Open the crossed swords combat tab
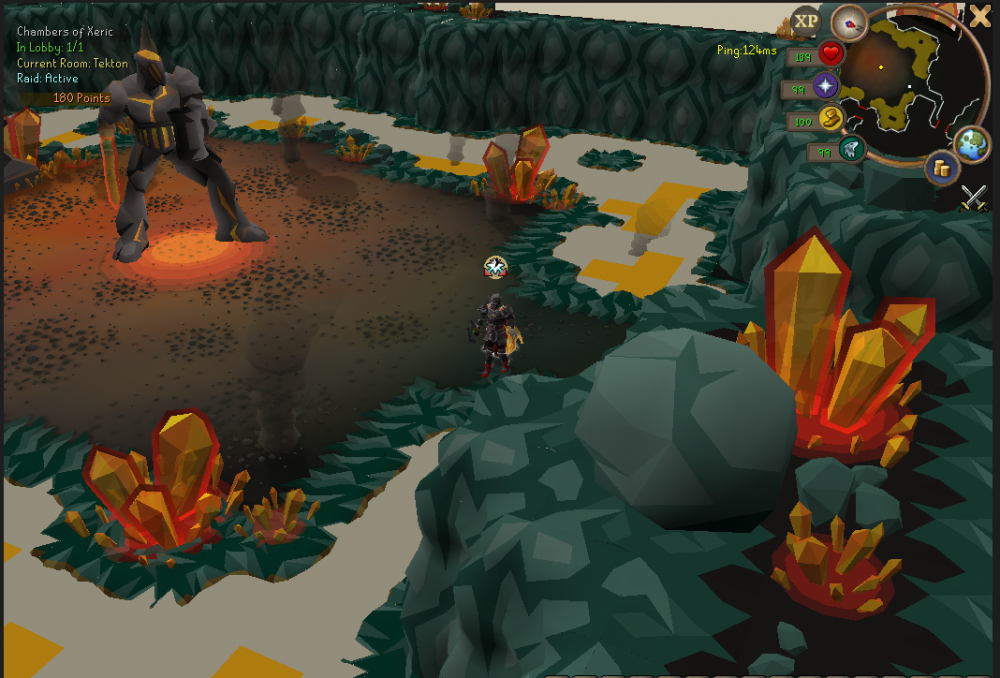 [x=974, y=198]
